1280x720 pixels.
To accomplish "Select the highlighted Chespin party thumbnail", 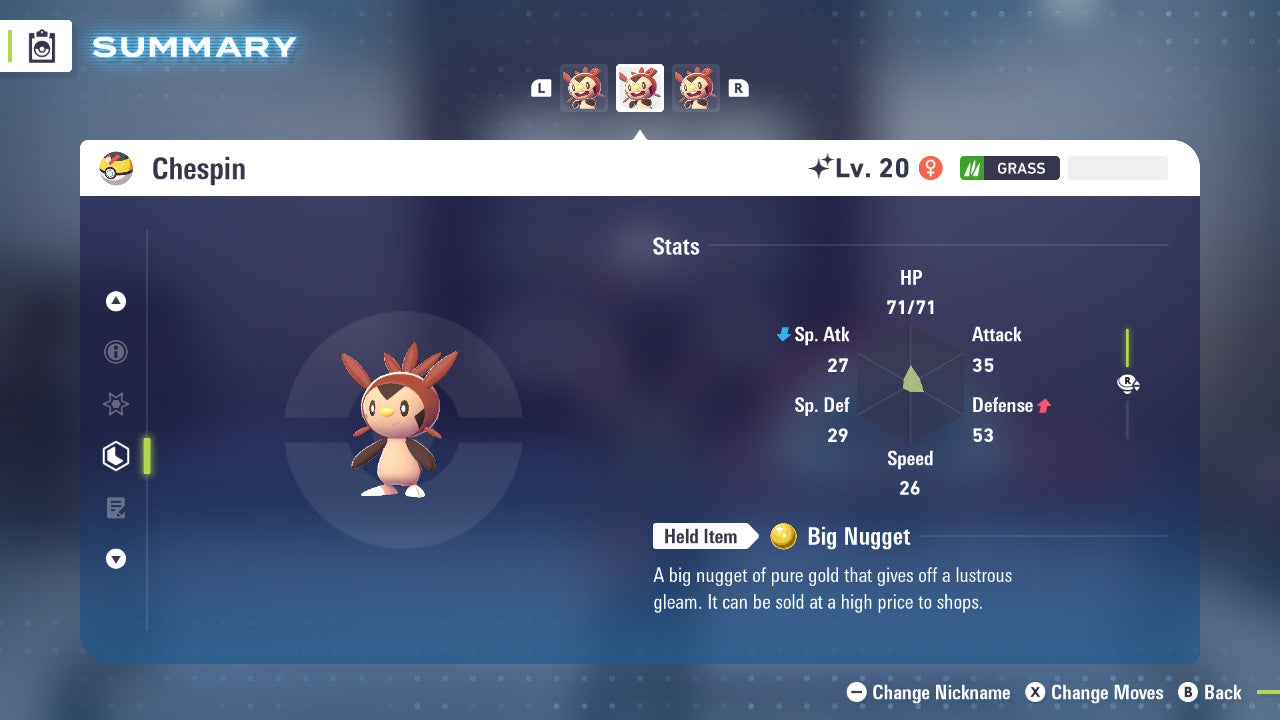I will pos(639,87).
